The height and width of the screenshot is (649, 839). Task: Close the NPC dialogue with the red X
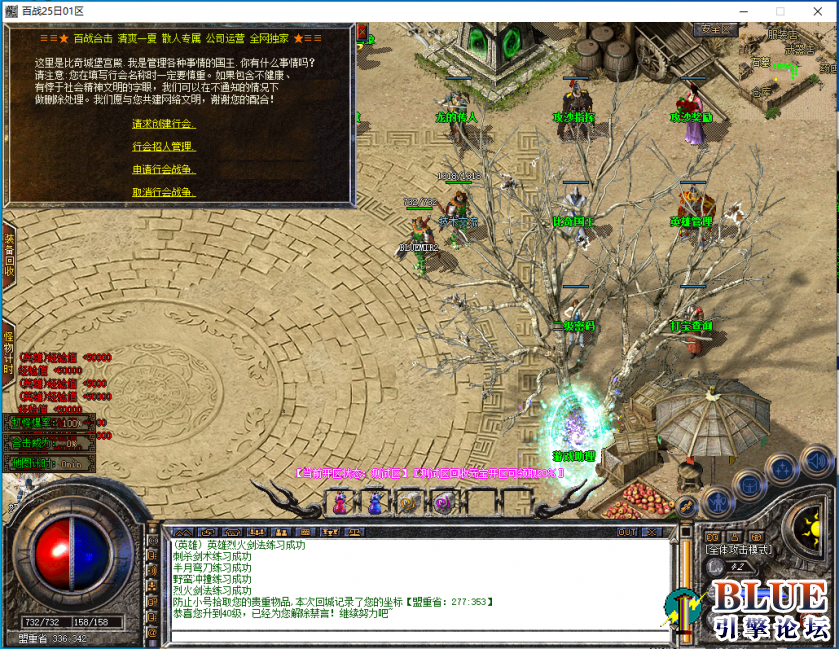pyautogui.click(x=361, y=33)
